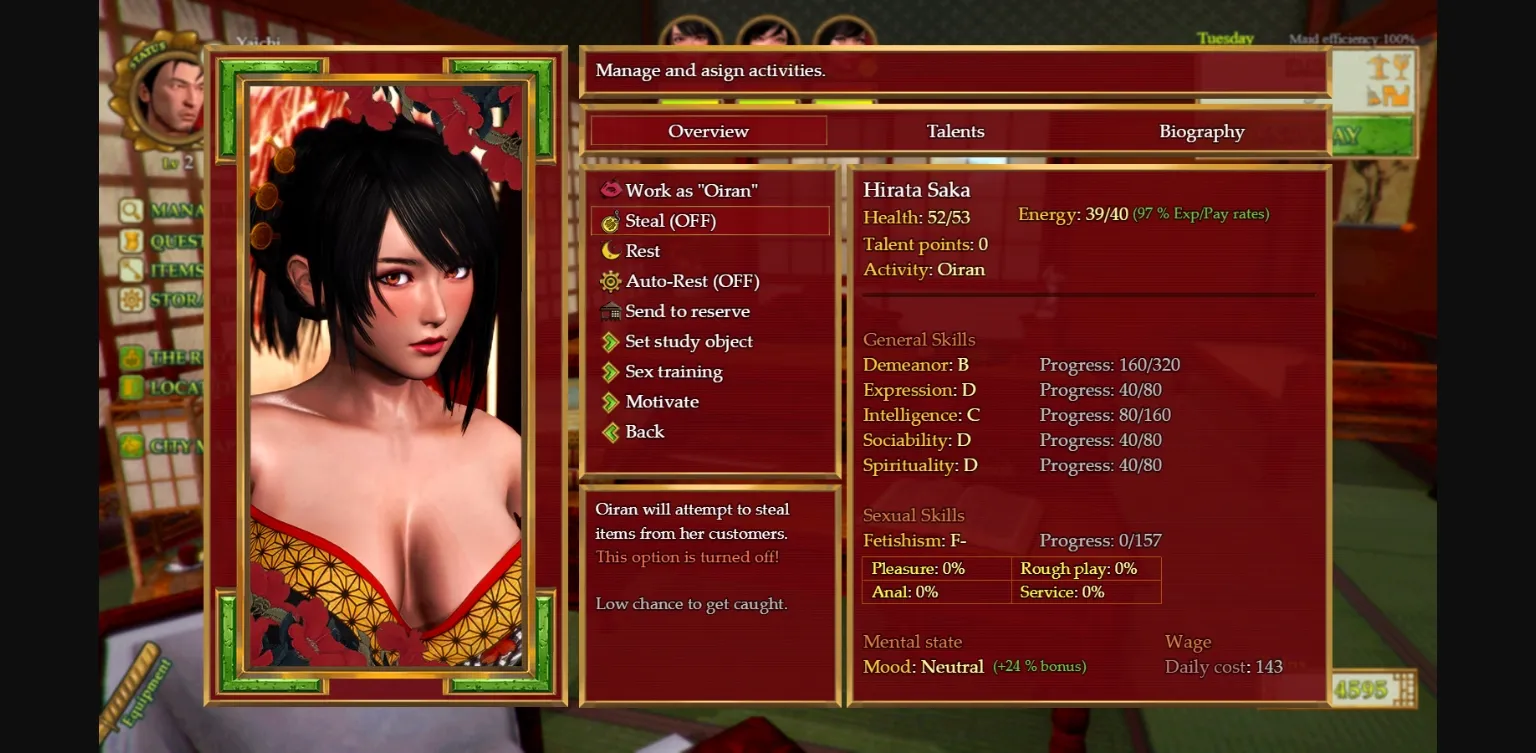The width and height of the screenshot is (1536, 753).
Task: Select the Motivate action
Action: click(x=662, y=402)
